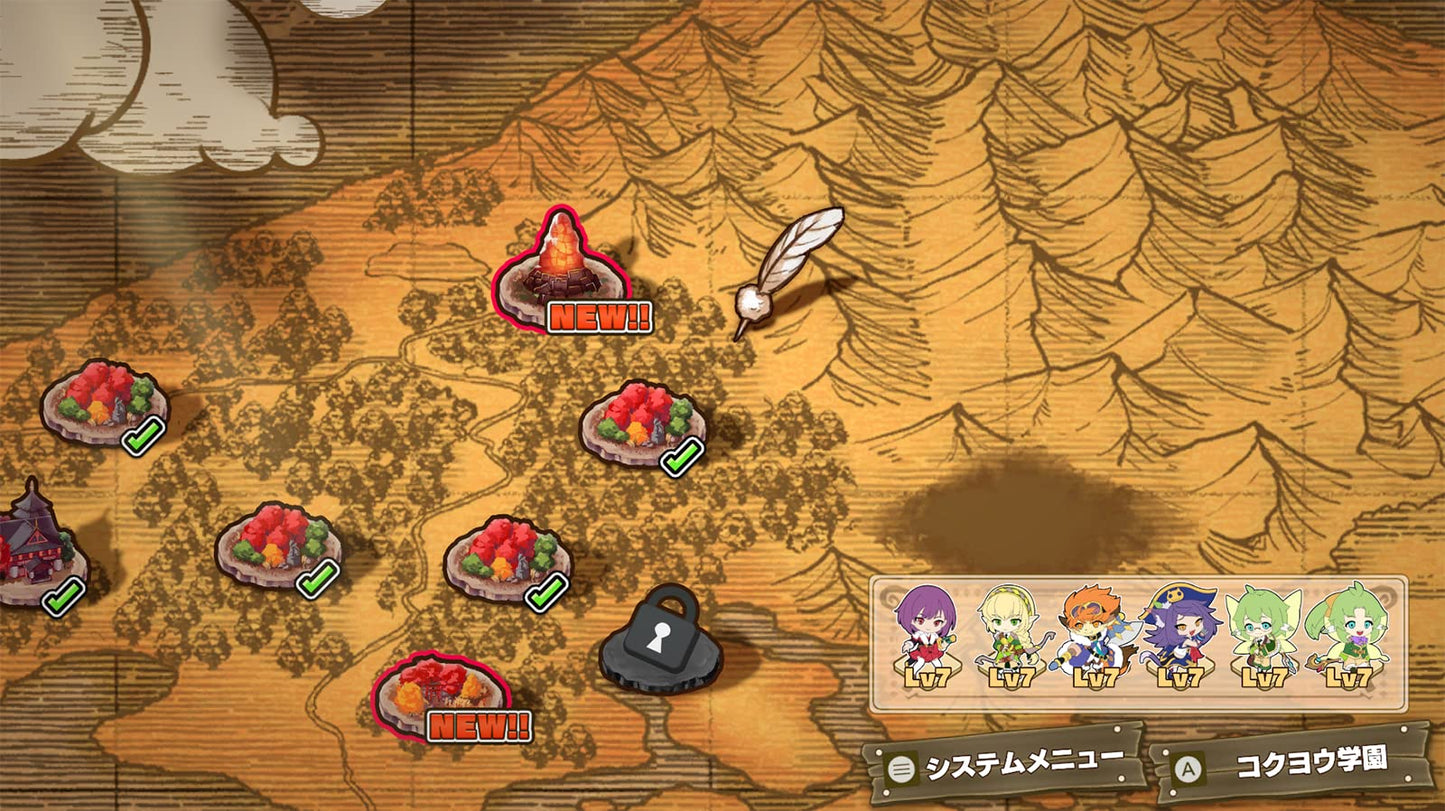Viewport: 1445px width, 811px height.
Task: Pick the blonde elf archer portrait
Action: pyautogui.click(x=1010, y=635)
